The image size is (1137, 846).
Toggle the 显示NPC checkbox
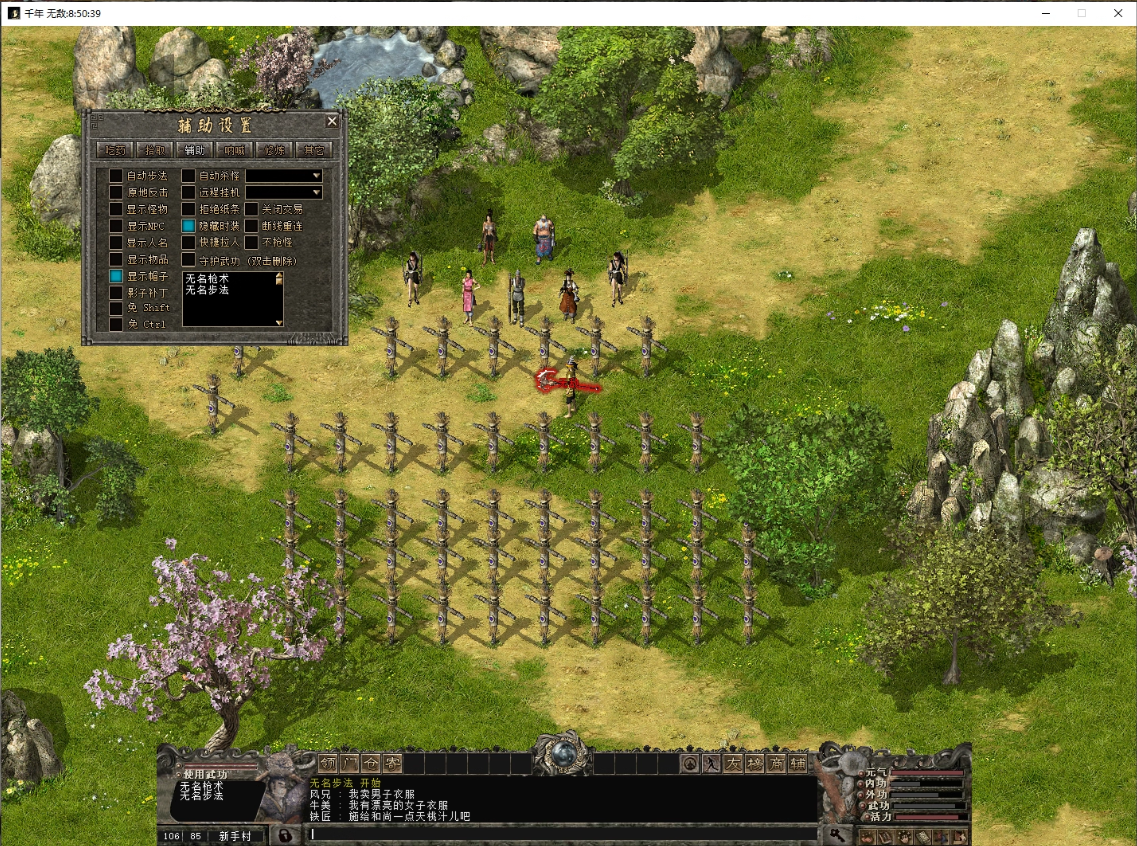(116, 226)
